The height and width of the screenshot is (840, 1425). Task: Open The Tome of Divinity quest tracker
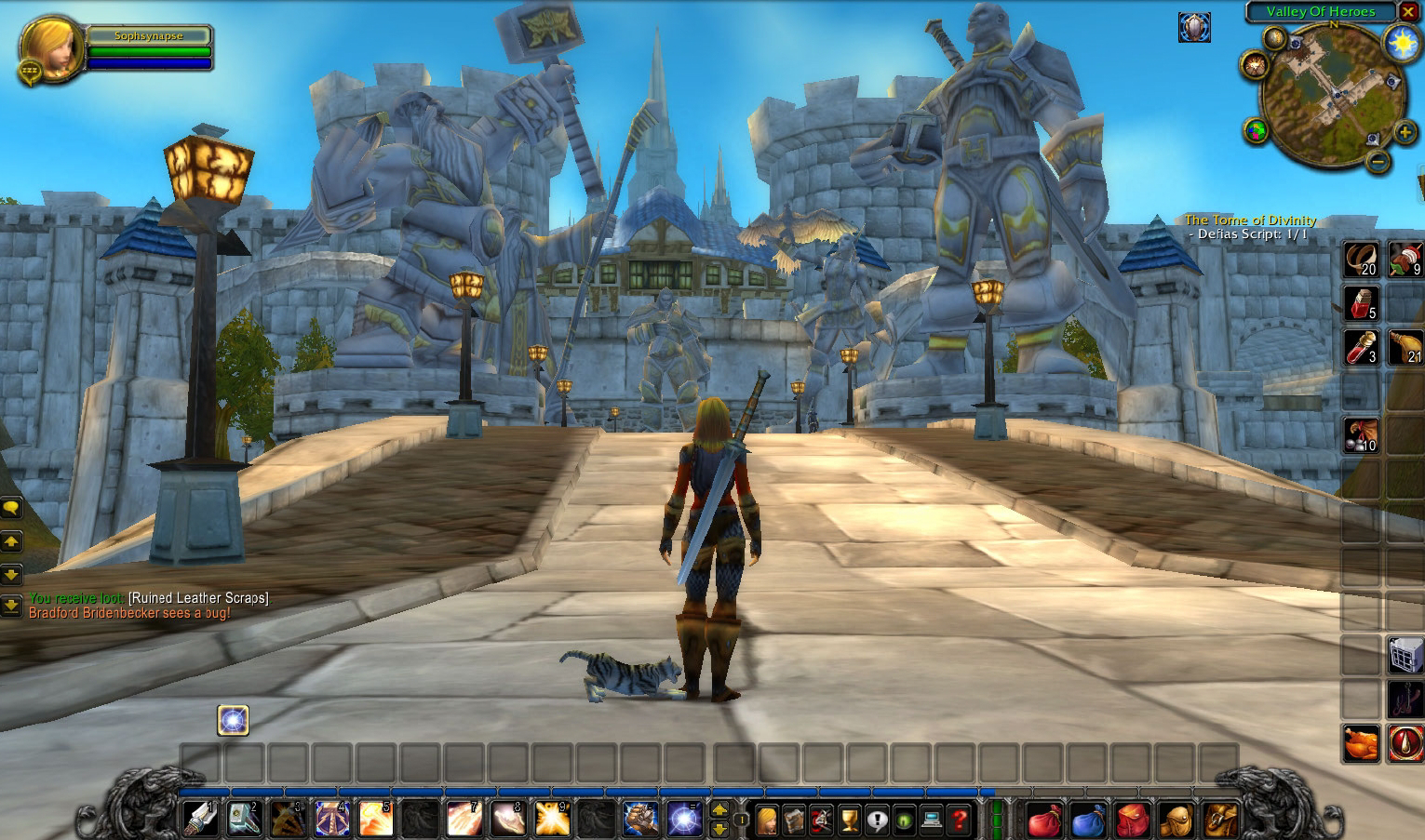pyautogui.click(x=1250, y=220)
